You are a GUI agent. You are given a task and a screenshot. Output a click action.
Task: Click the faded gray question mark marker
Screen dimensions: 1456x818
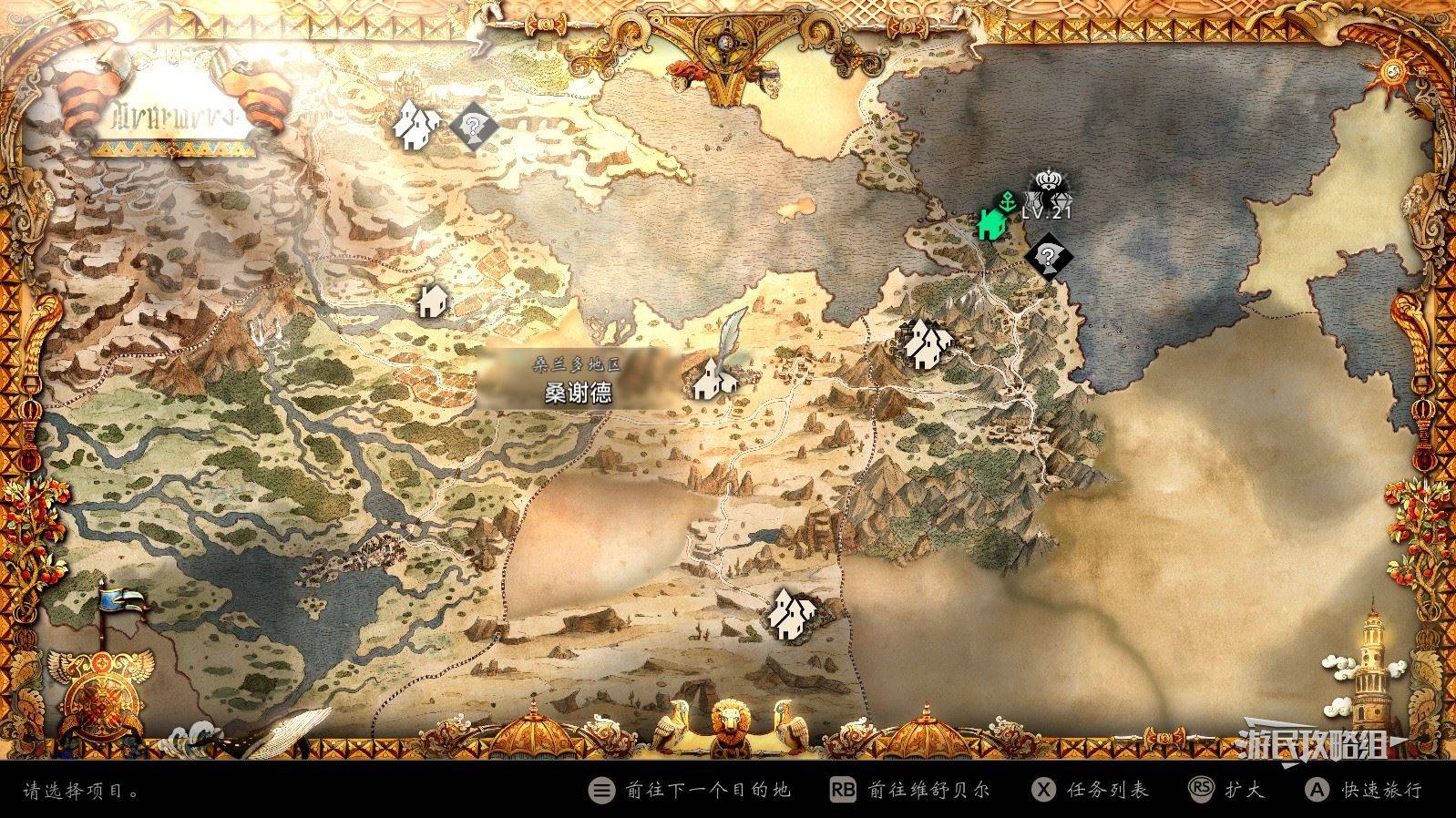tap(473, 125)
